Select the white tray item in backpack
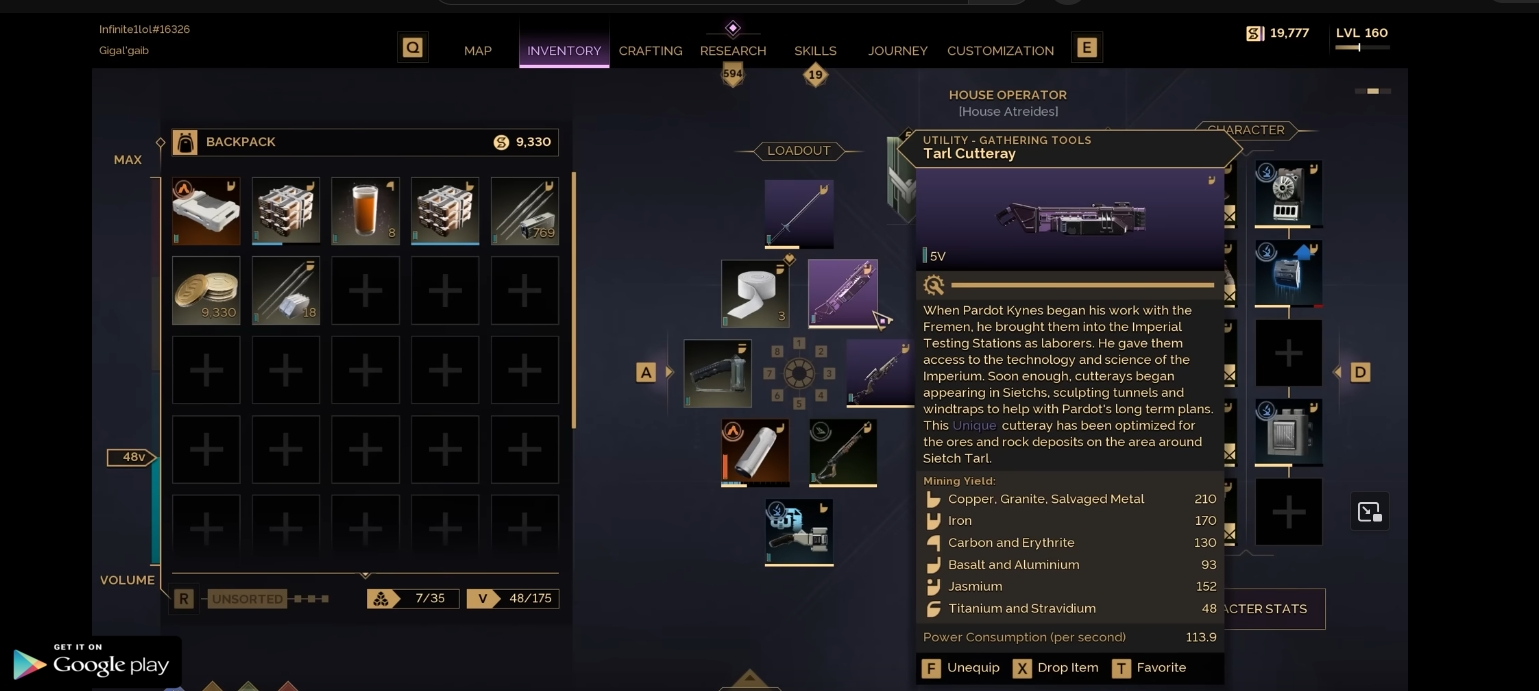 (x=206, y=211)
